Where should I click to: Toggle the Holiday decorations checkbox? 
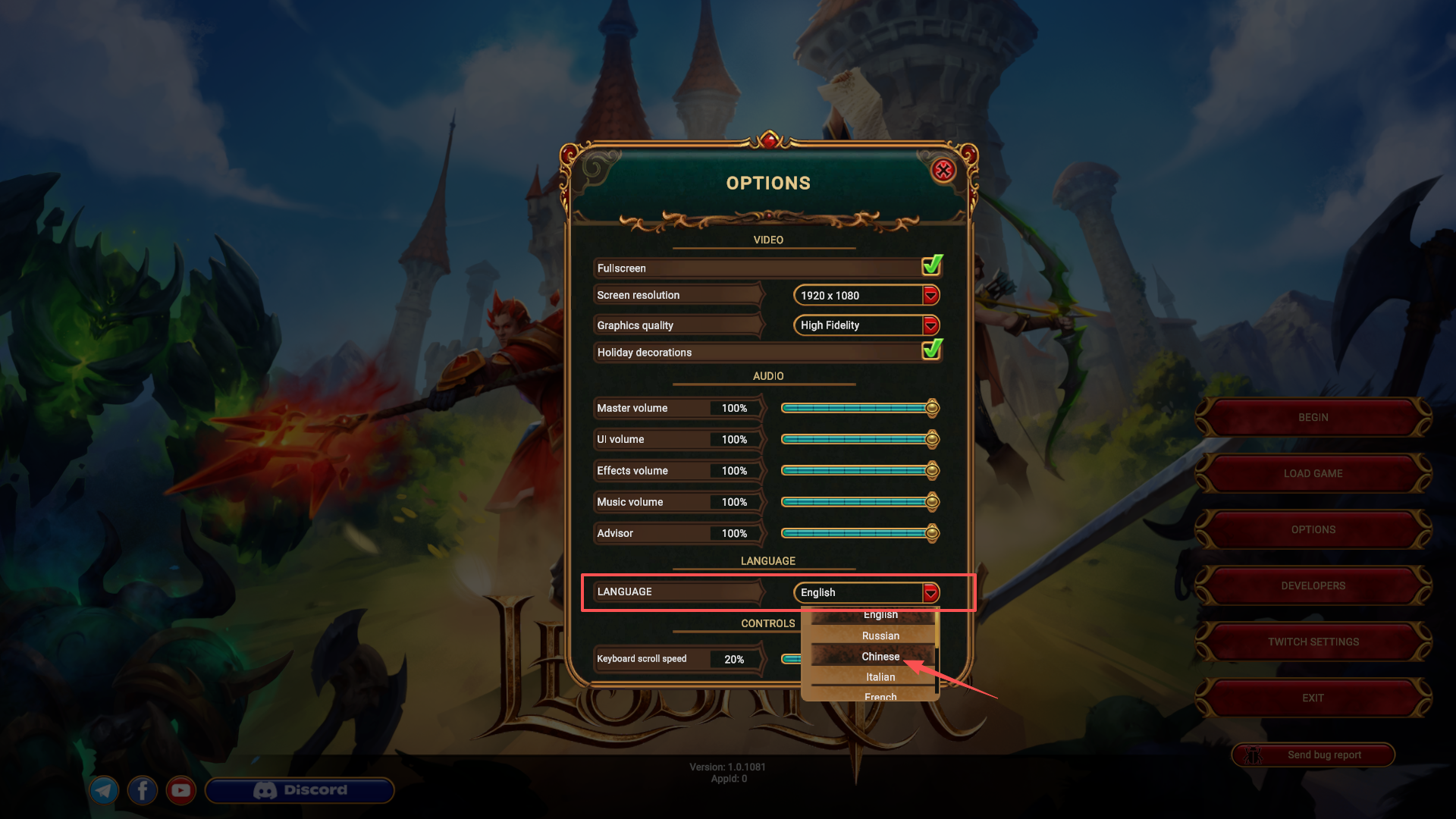(x=932, y=350)
